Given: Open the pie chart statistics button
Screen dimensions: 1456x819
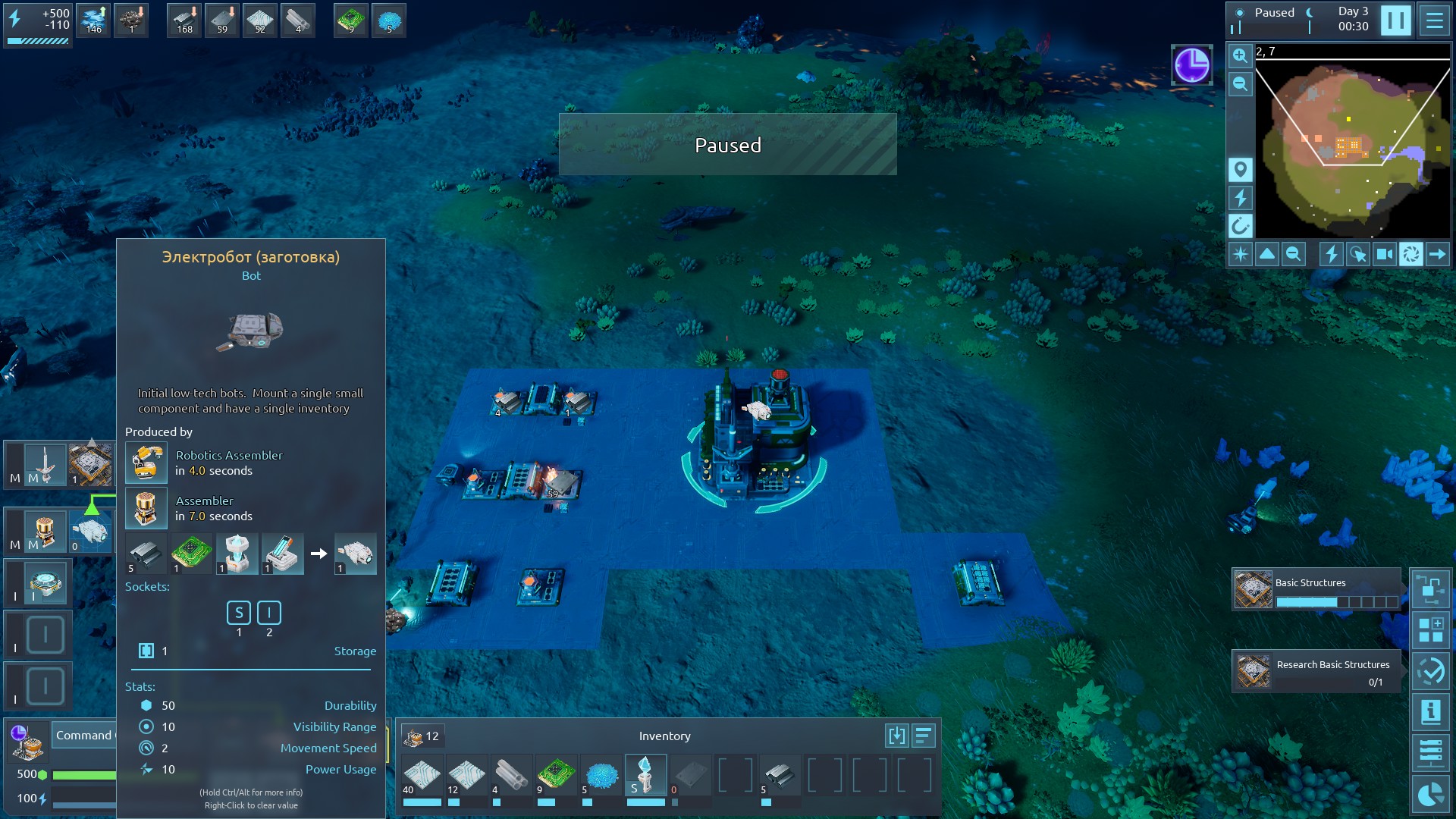Looking at the screenshot, I should [1430, 794].
